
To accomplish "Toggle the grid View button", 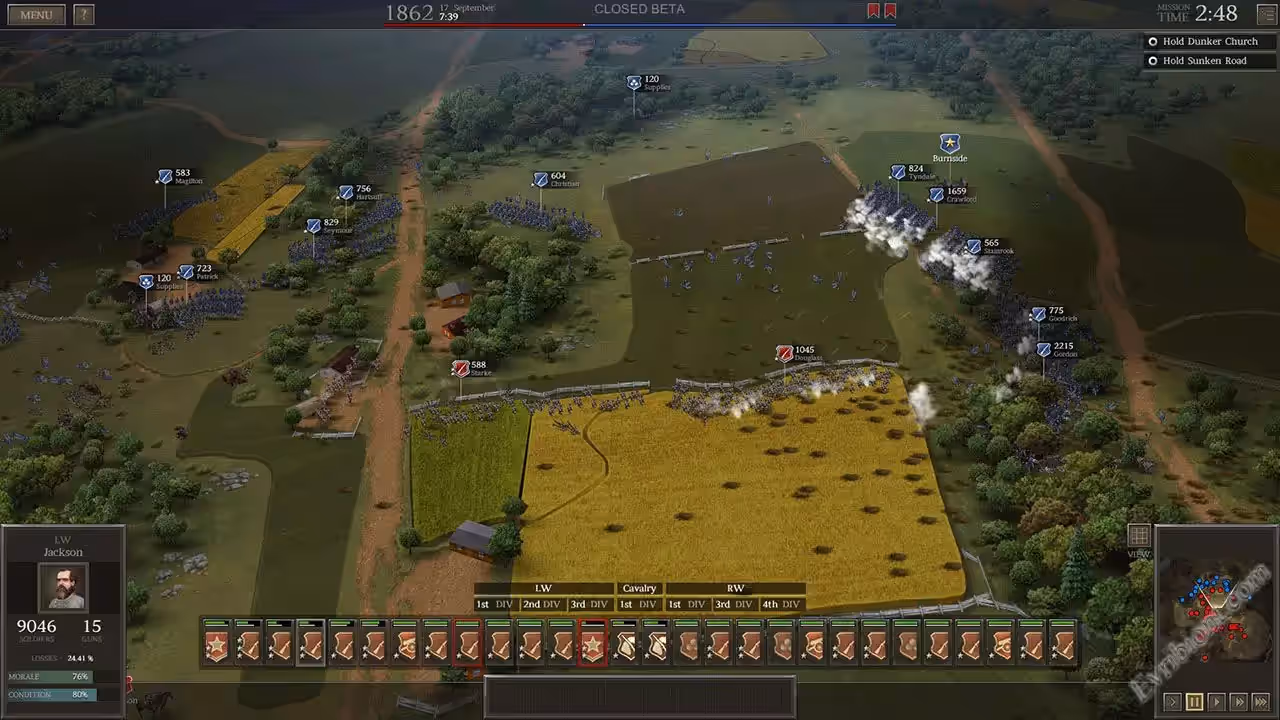I will (x=1138, y=536).
